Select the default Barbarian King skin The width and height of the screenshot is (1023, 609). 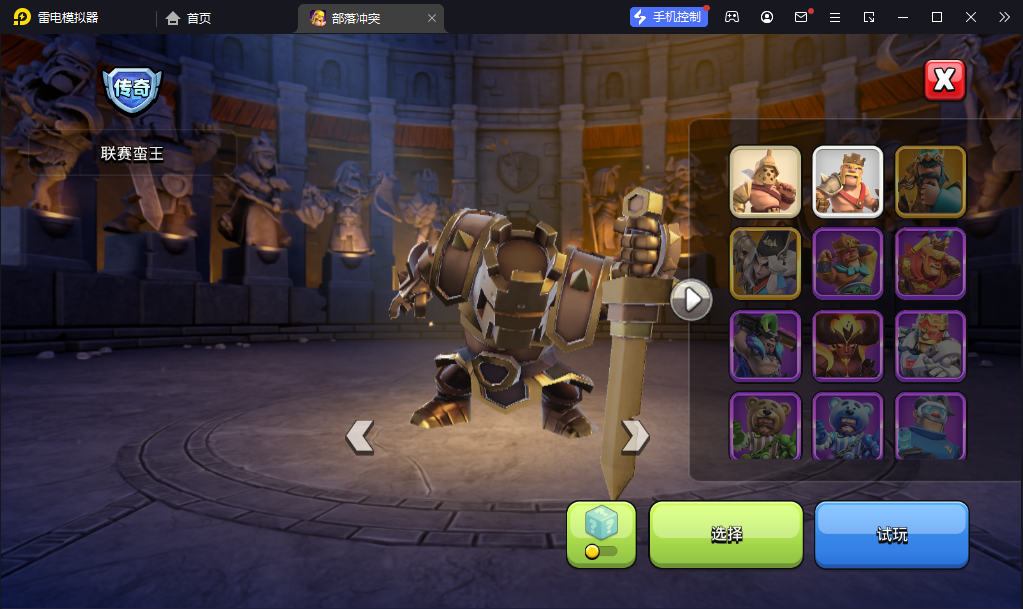[848, 181]
